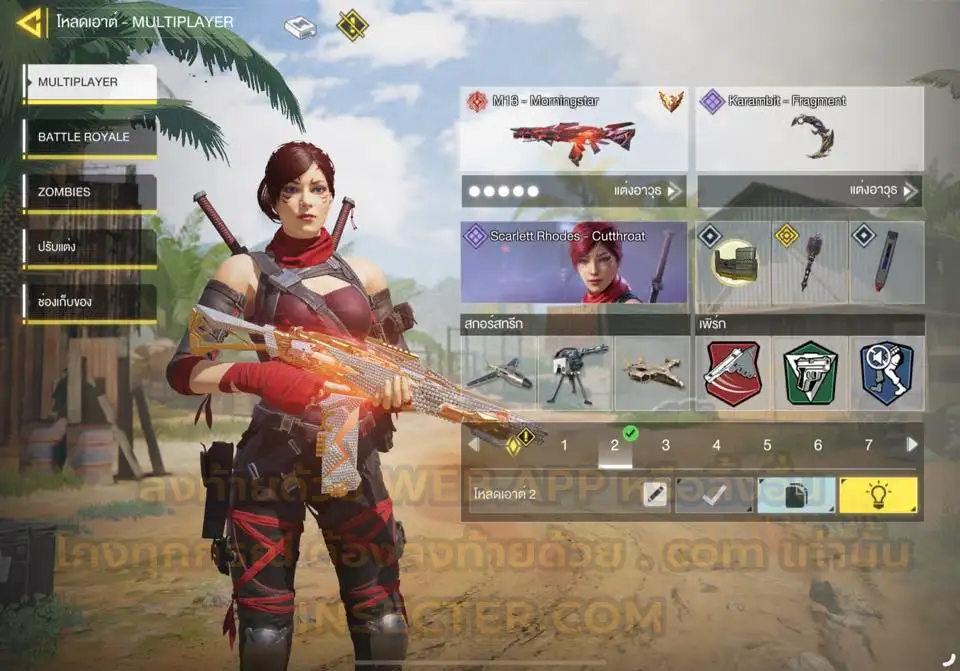The height and width of the screenshot is (671, 960).
Task: Open the ช่องเก็บของ menu entry
Action: 90,302
